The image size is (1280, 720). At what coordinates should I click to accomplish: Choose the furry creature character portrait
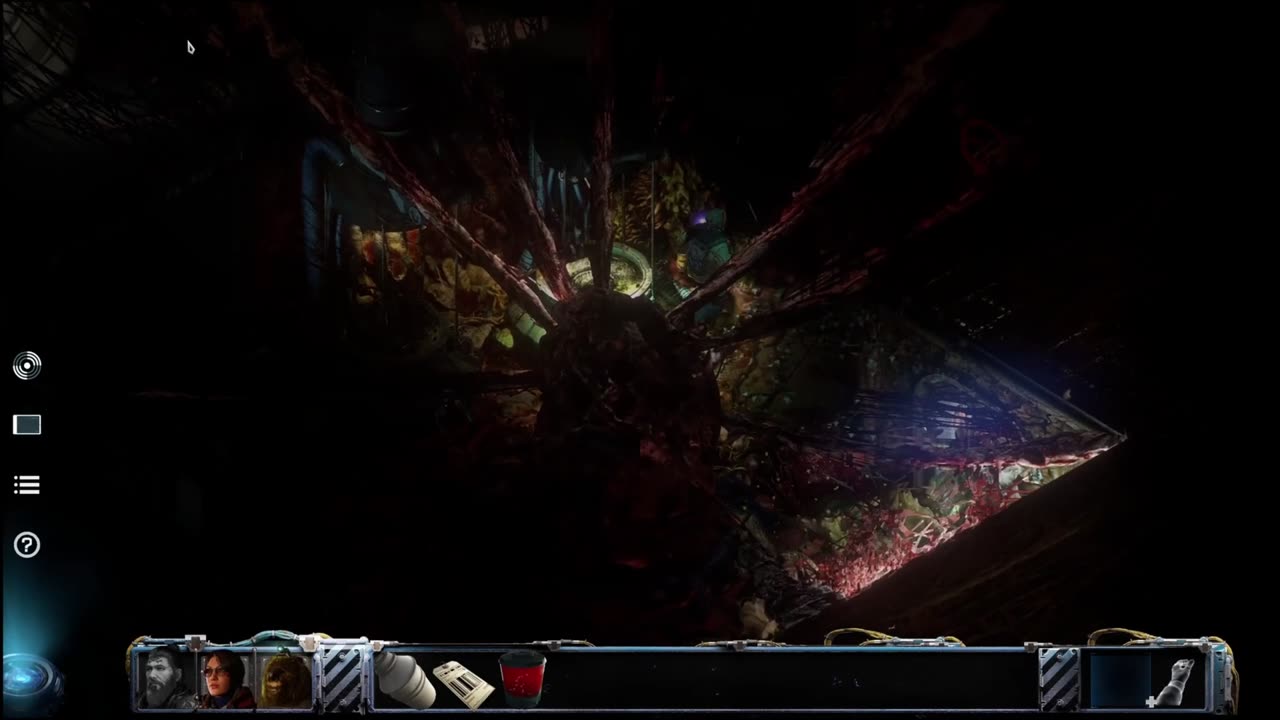[286, 679]
